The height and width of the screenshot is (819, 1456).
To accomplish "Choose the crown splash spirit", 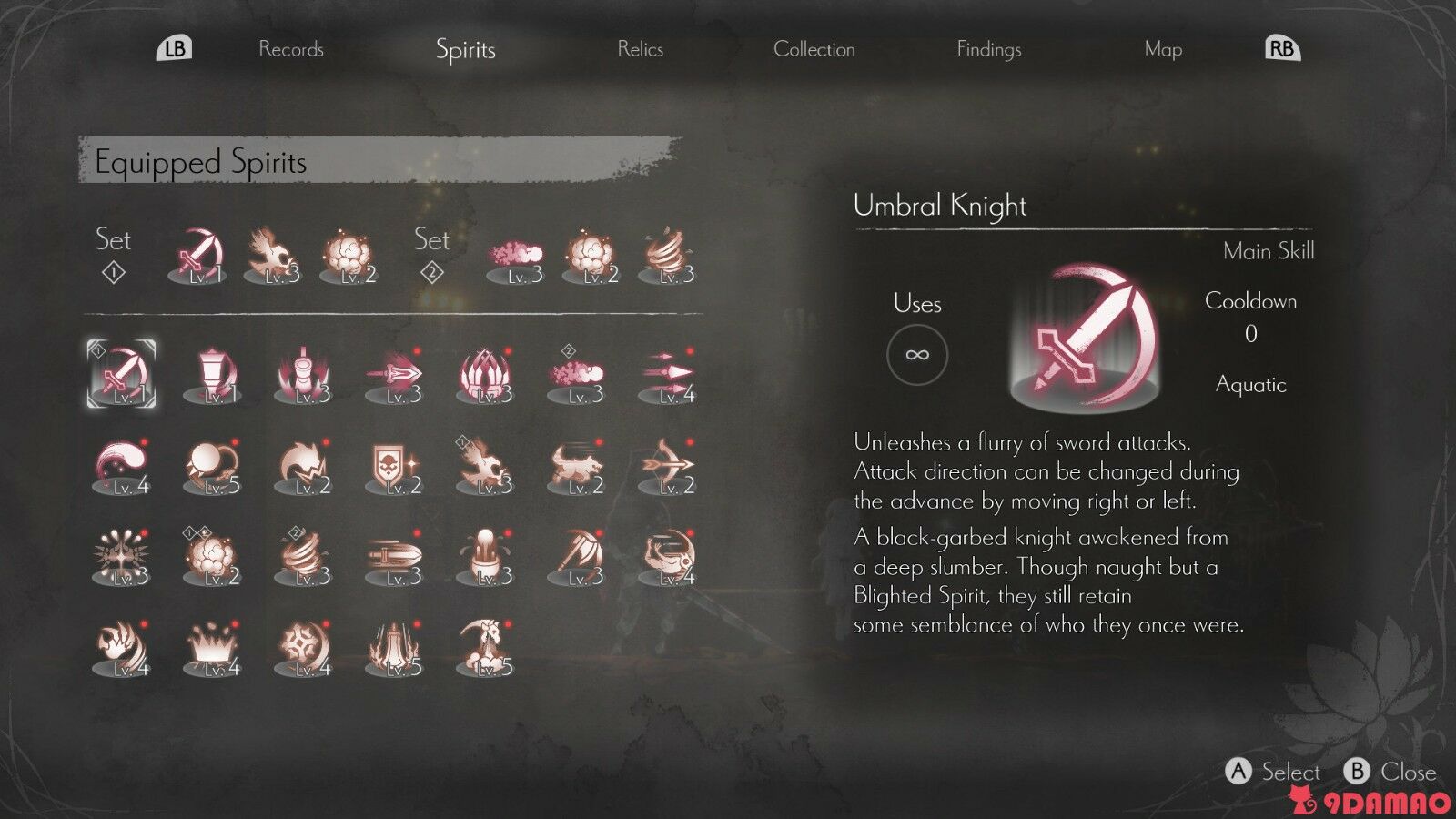I will point(212,648).
